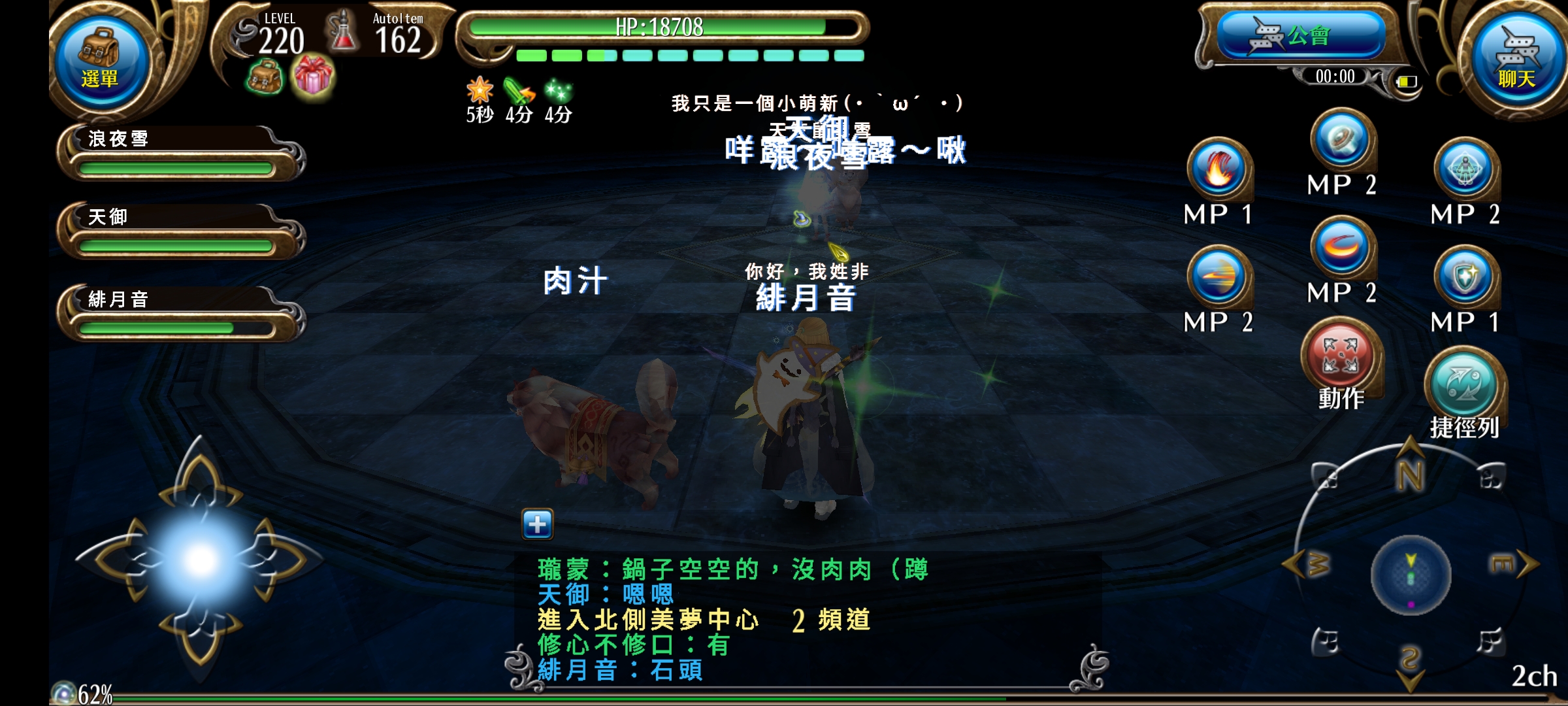
Task: Expand the chat log with plus button
Action: coord(537,524)
